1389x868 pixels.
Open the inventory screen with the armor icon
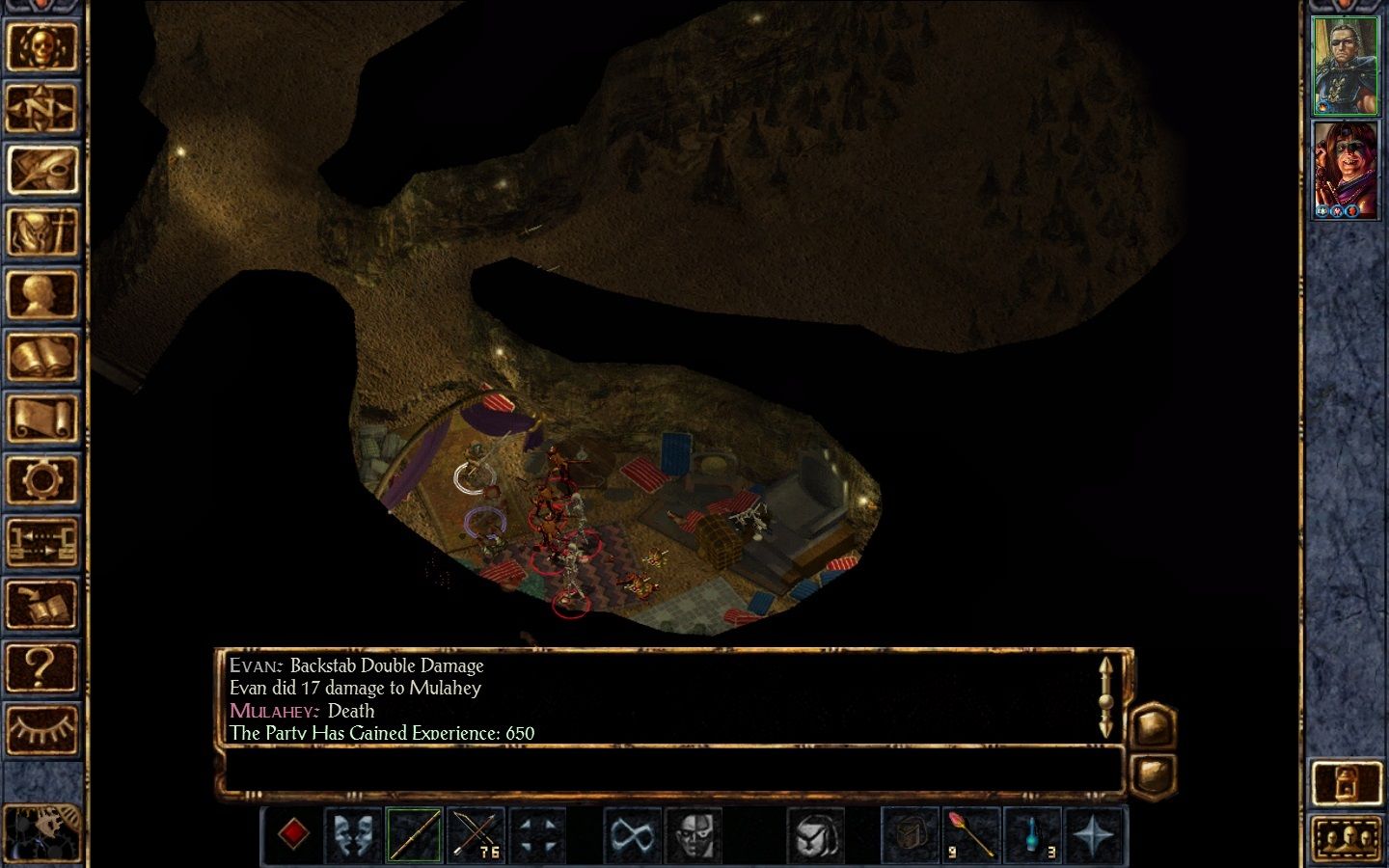(x=41, y=232)
